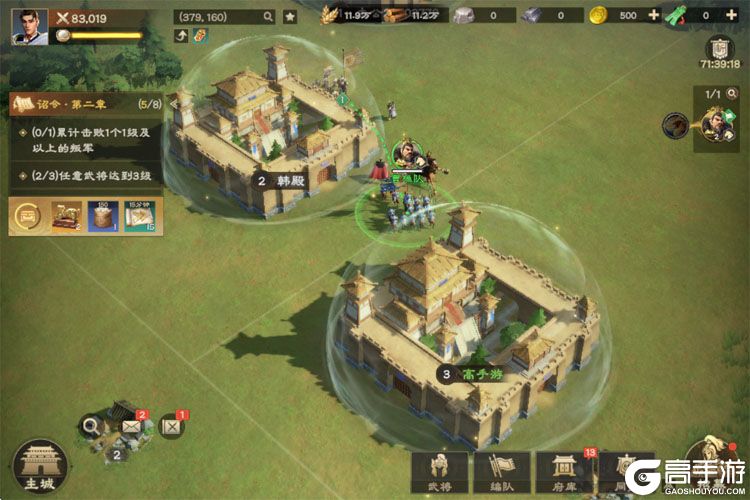Viewport: 750px width, 500px height.
Task: Open the mail envelope with 2 notifications
Action: click(x=131, y=426)
